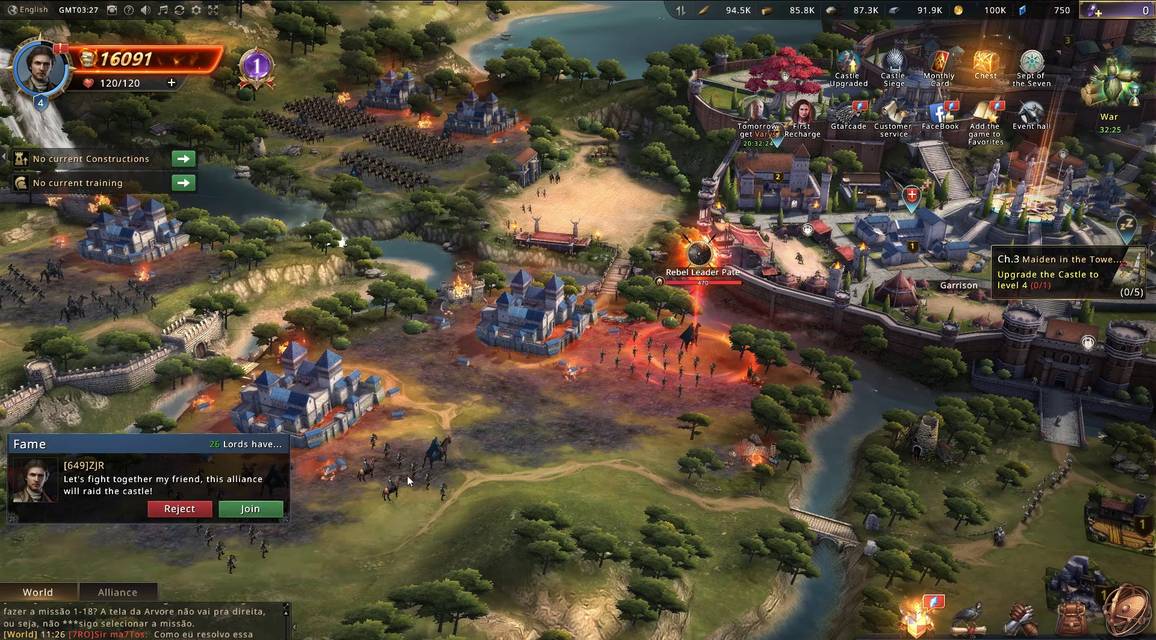Image resolution: width=1156 pixels, height=640 pixels.
Task: Toggle fullscreen from the top bar
Action: click(213, 10)
